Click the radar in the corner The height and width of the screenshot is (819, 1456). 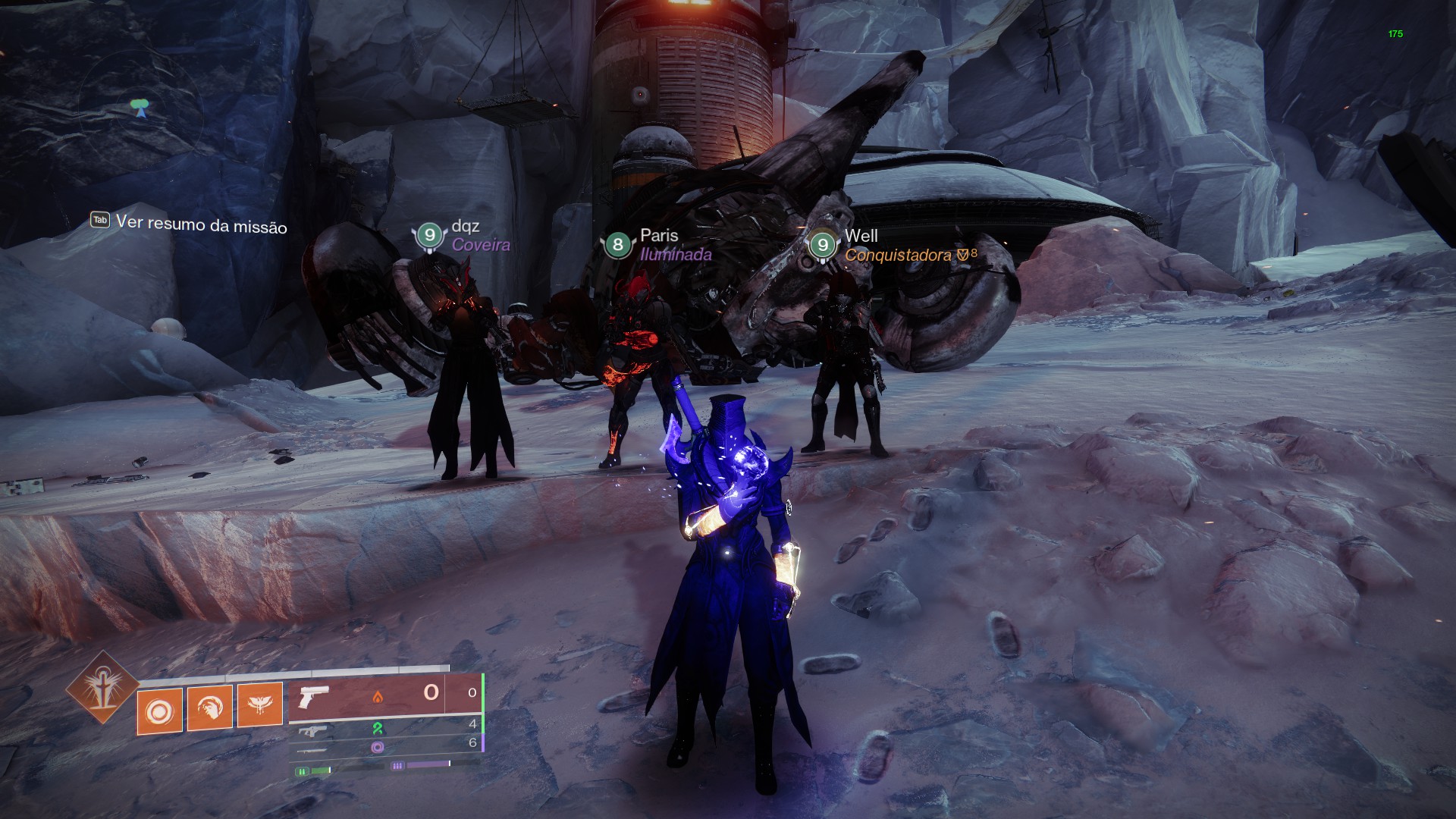pyautogui.click(x=140, y=106)
